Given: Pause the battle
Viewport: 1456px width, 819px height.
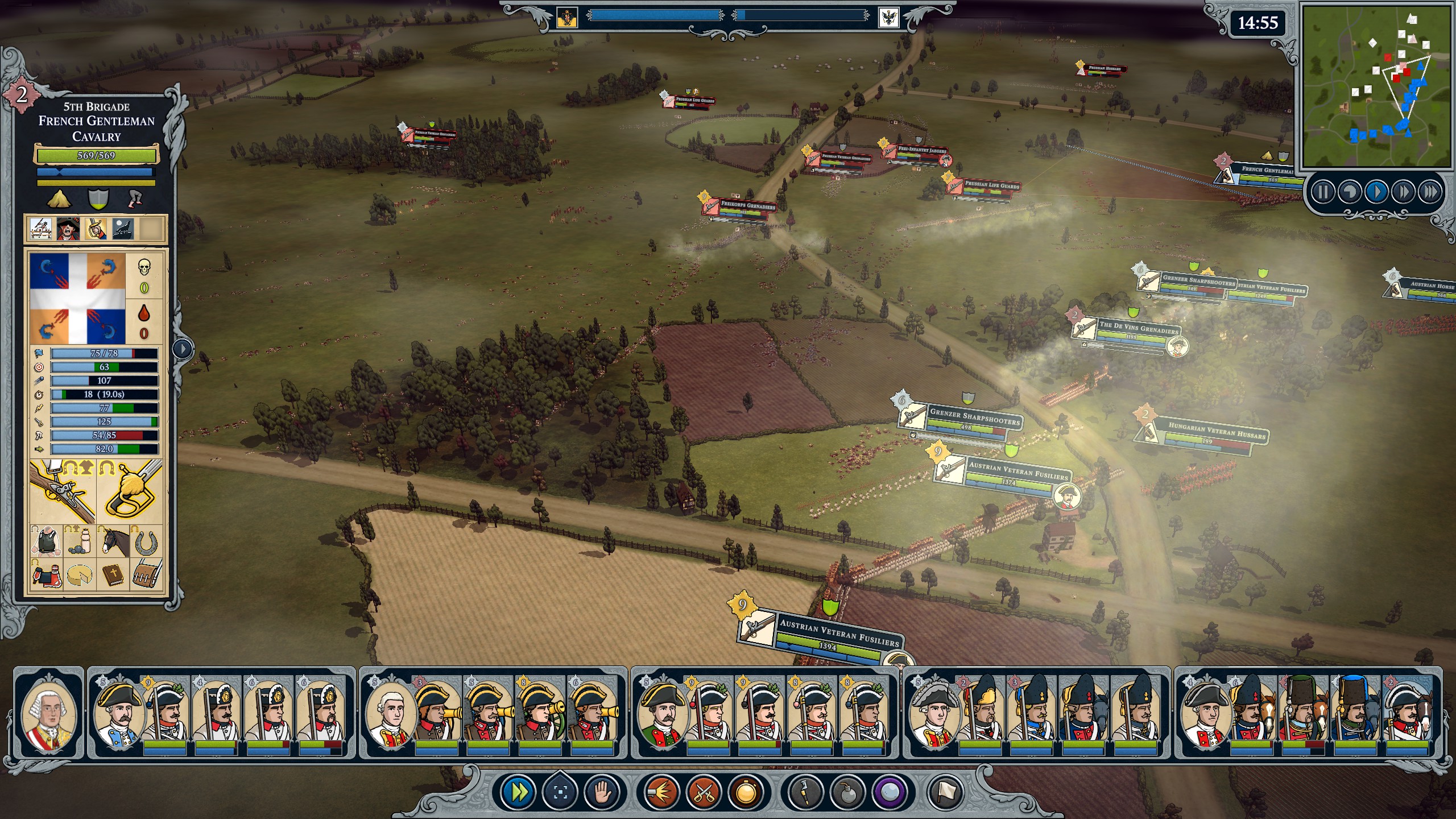Looking at the screenshot, I should coord(1322,192).
